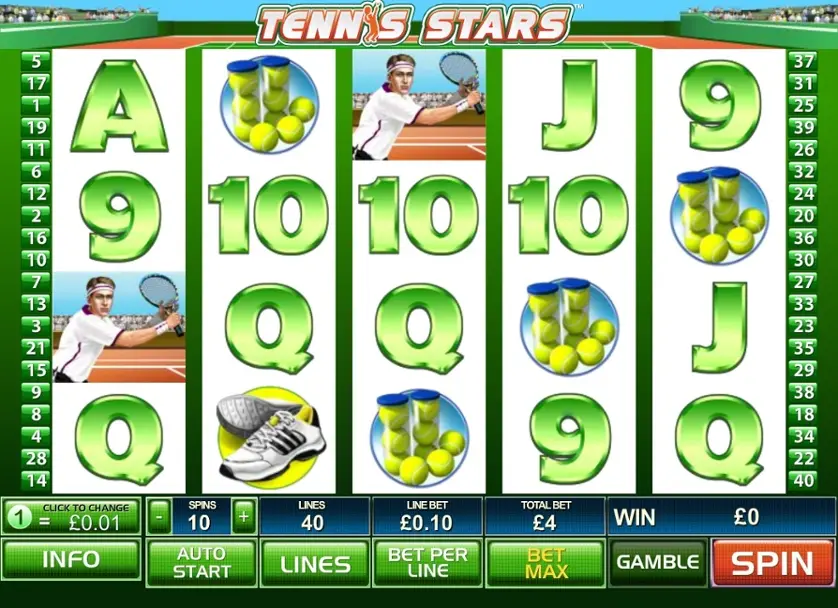
Task: Increase auto spins with the plus button
Action: pos(243,517)
